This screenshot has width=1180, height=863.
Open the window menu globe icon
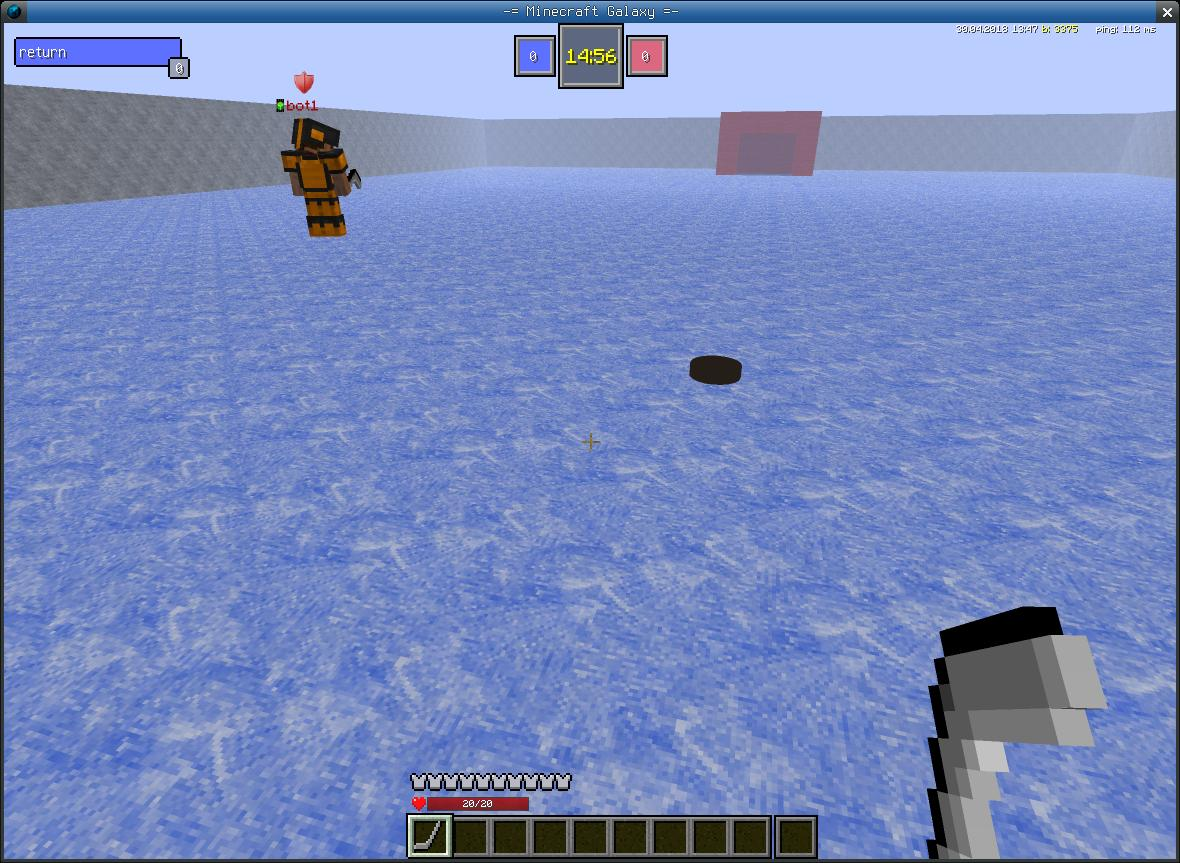13,12
